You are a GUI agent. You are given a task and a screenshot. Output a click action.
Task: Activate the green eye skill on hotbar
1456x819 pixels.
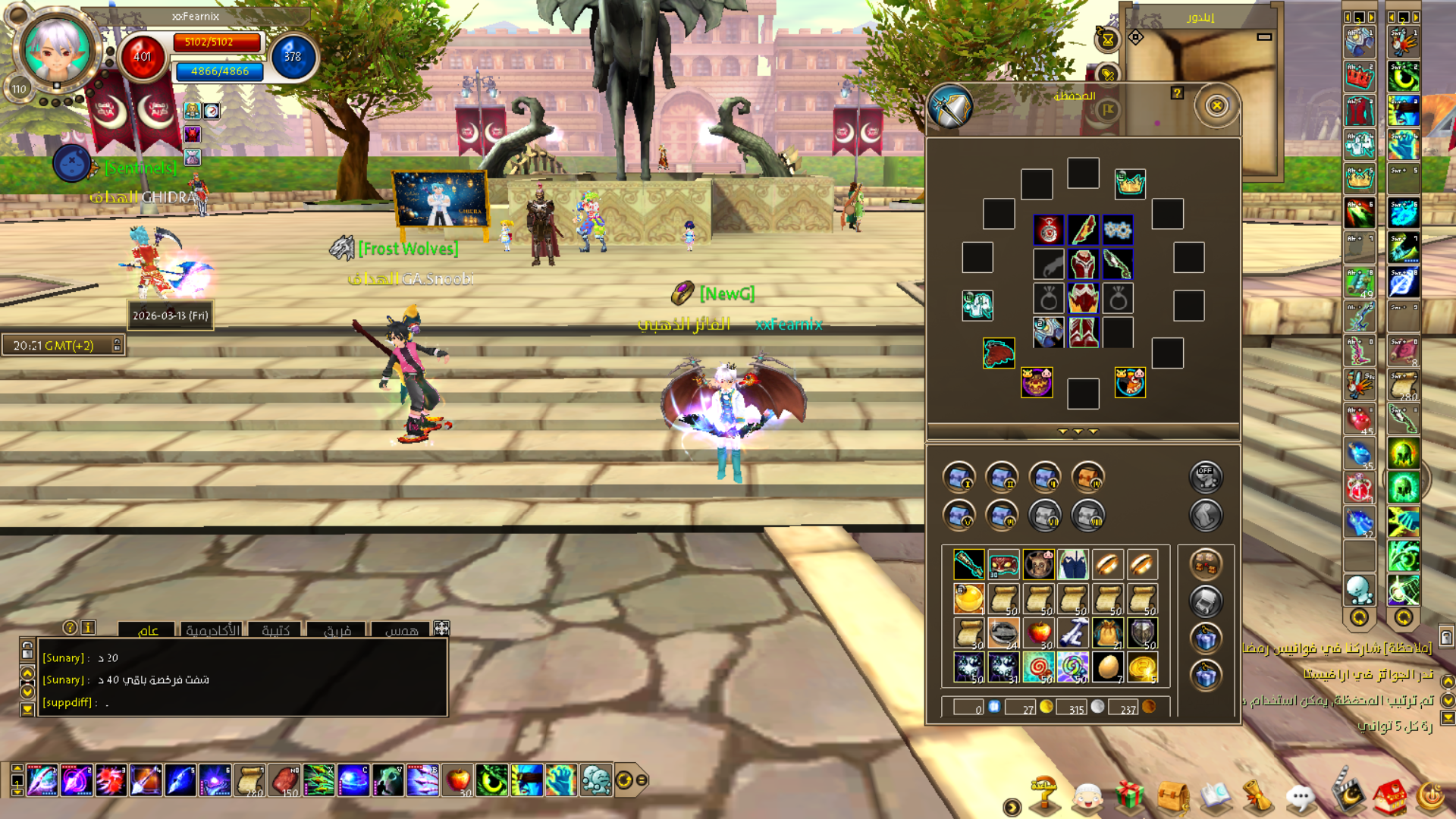(x=492, y=780)
